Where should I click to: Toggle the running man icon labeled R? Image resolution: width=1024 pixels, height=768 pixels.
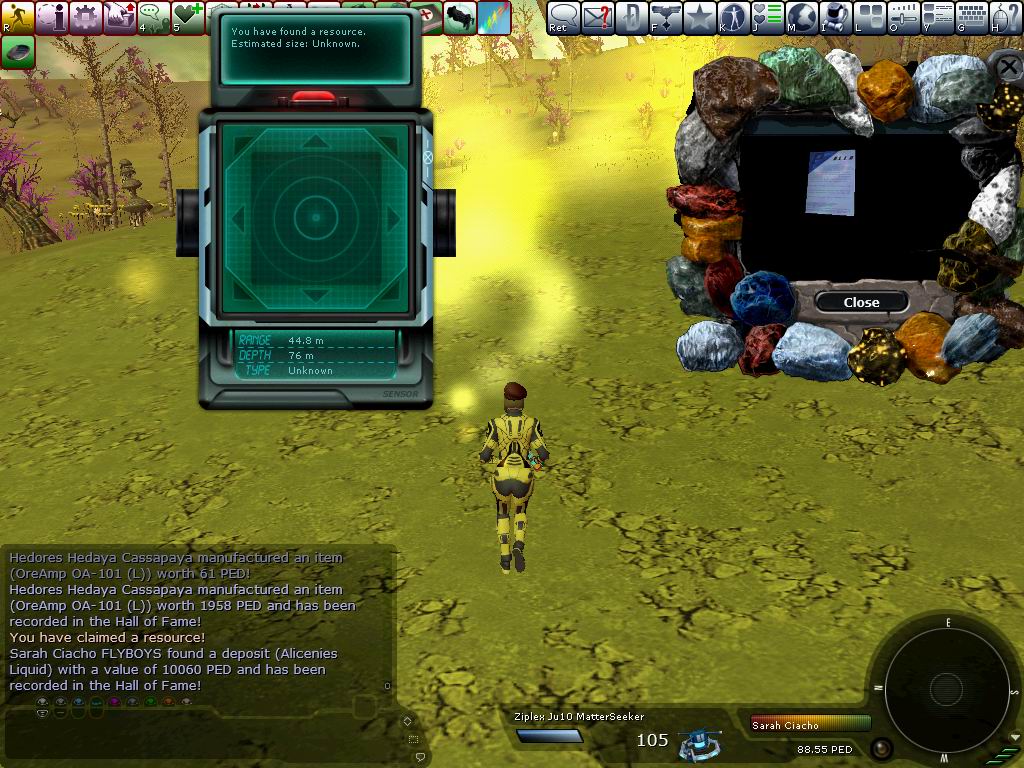coord(18,17)
